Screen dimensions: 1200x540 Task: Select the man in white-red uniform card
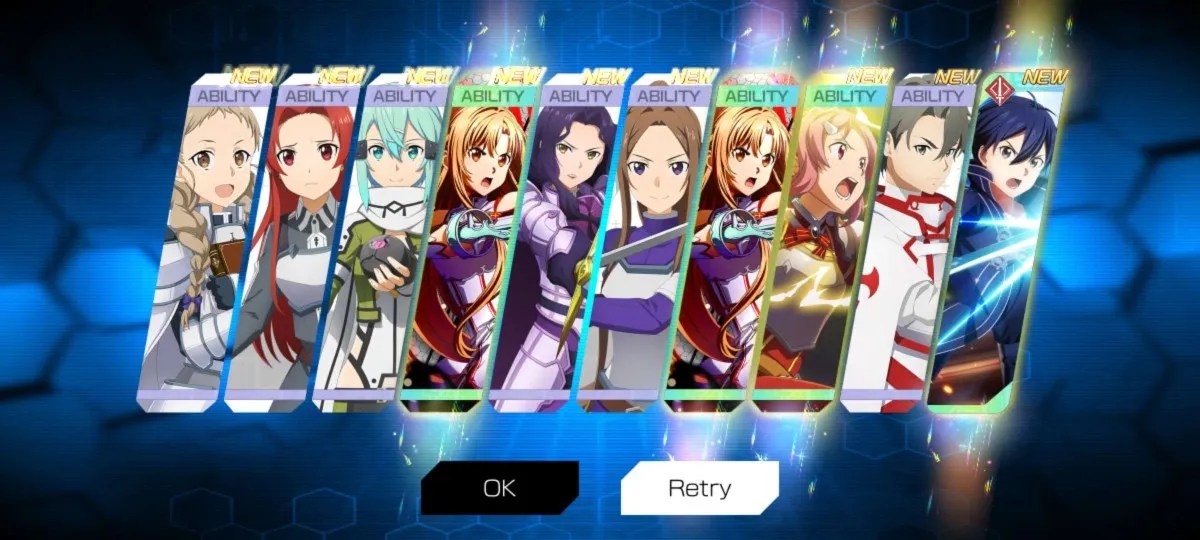(902, 250)
